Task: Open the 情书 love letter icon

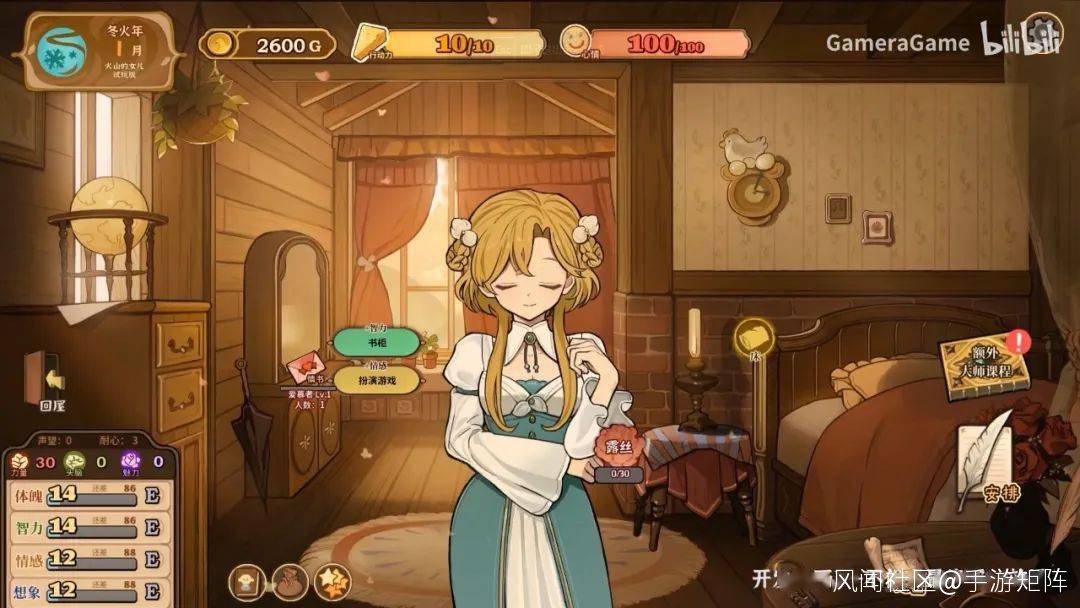Action: click(302, 367)
